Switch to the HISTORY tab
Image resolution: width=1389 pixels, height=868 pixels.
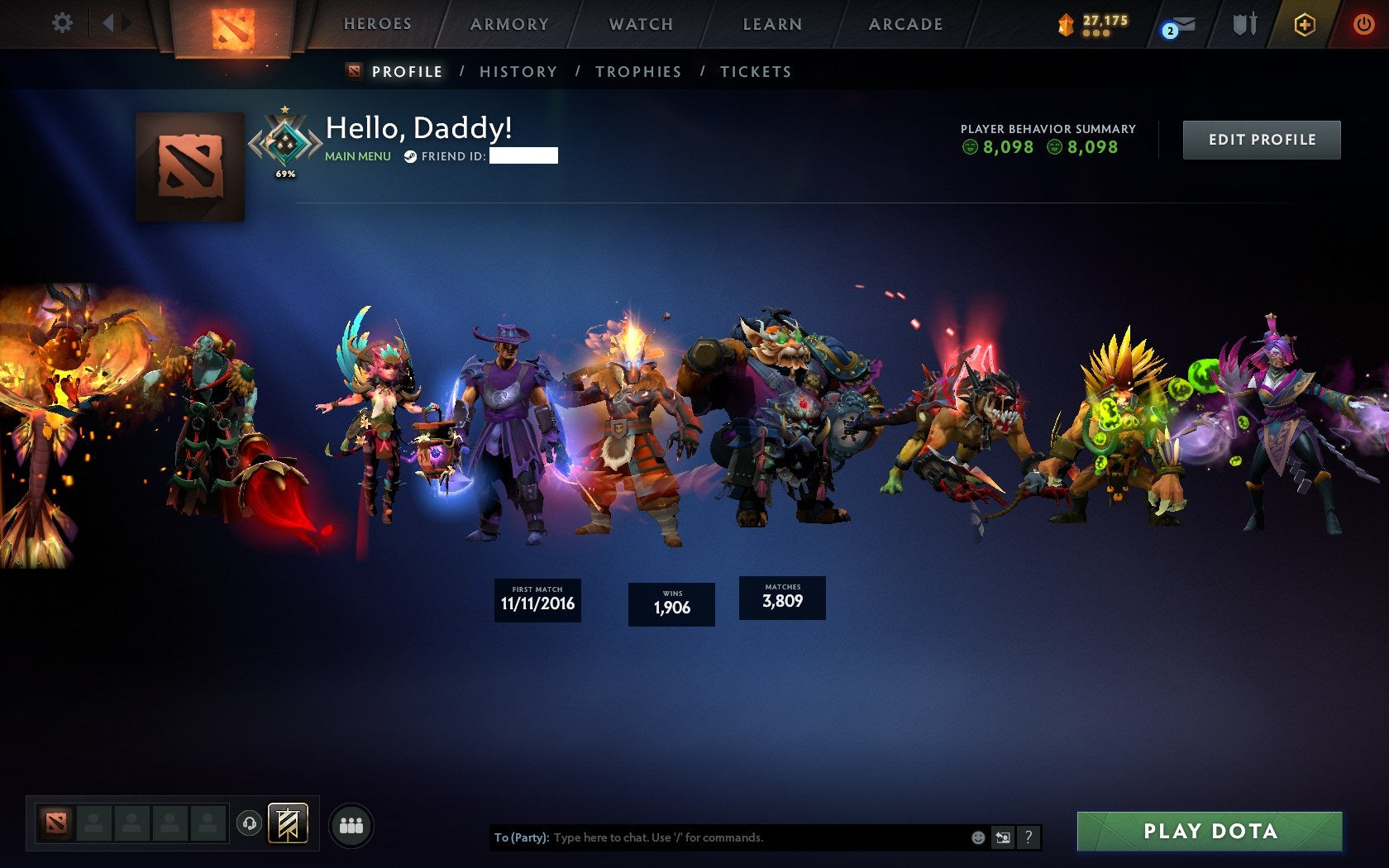[518, 72]
